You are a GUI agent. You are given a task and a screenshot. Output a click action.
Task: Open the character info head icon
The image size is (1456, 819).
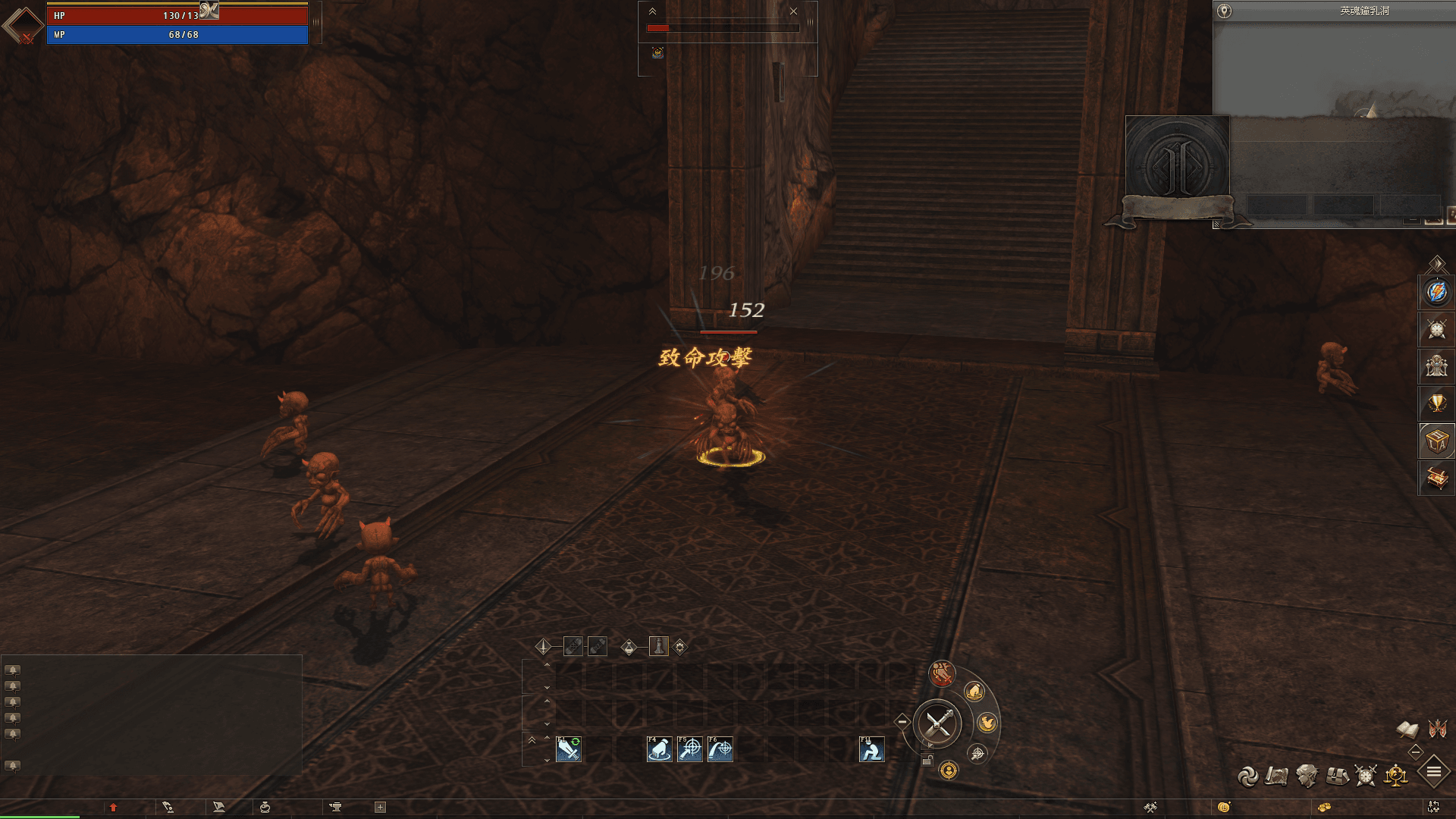coord(1307,775)
